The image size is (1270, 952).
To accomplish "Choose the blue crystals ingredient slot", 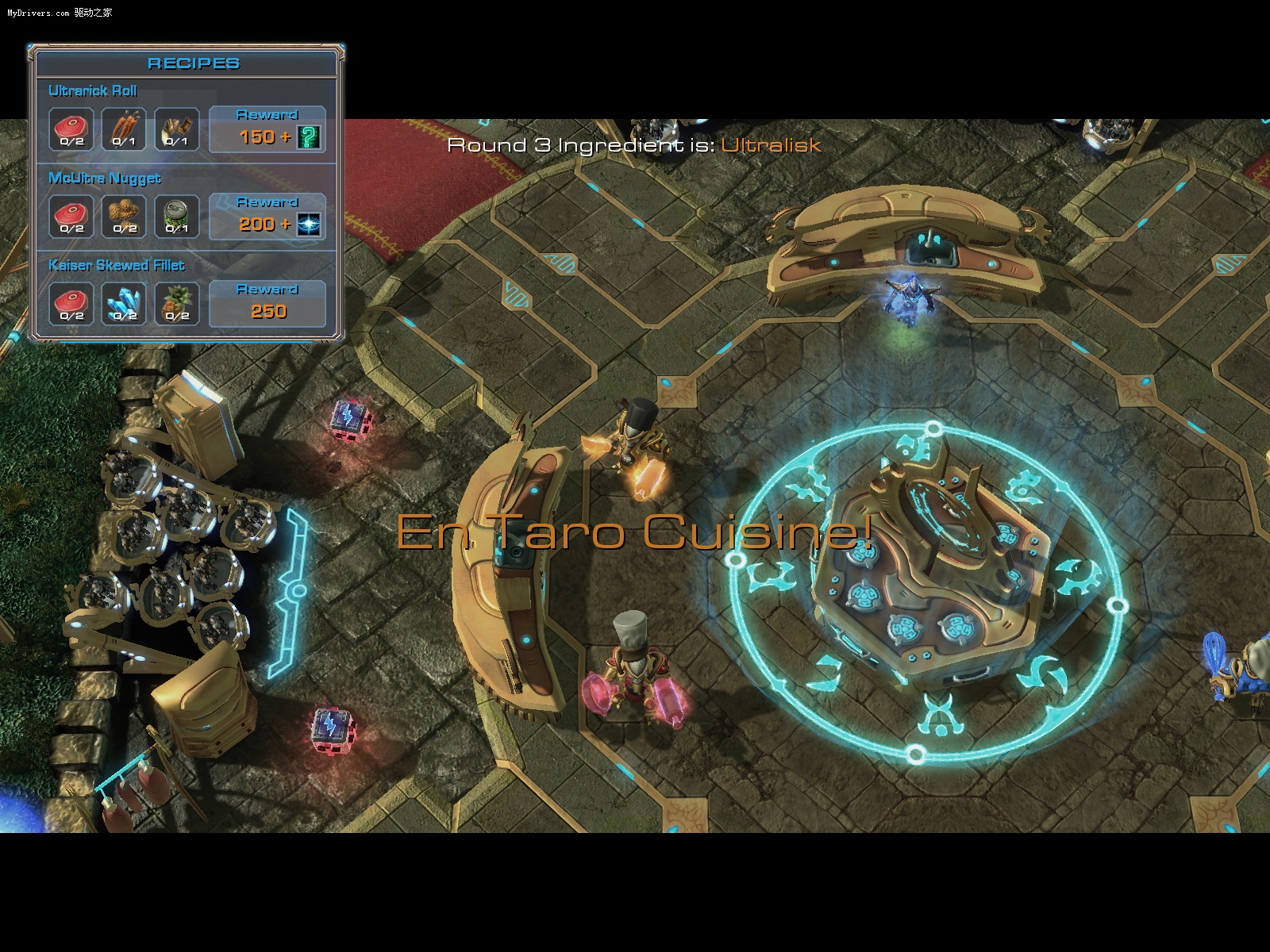I will click(x=124, y=304).
